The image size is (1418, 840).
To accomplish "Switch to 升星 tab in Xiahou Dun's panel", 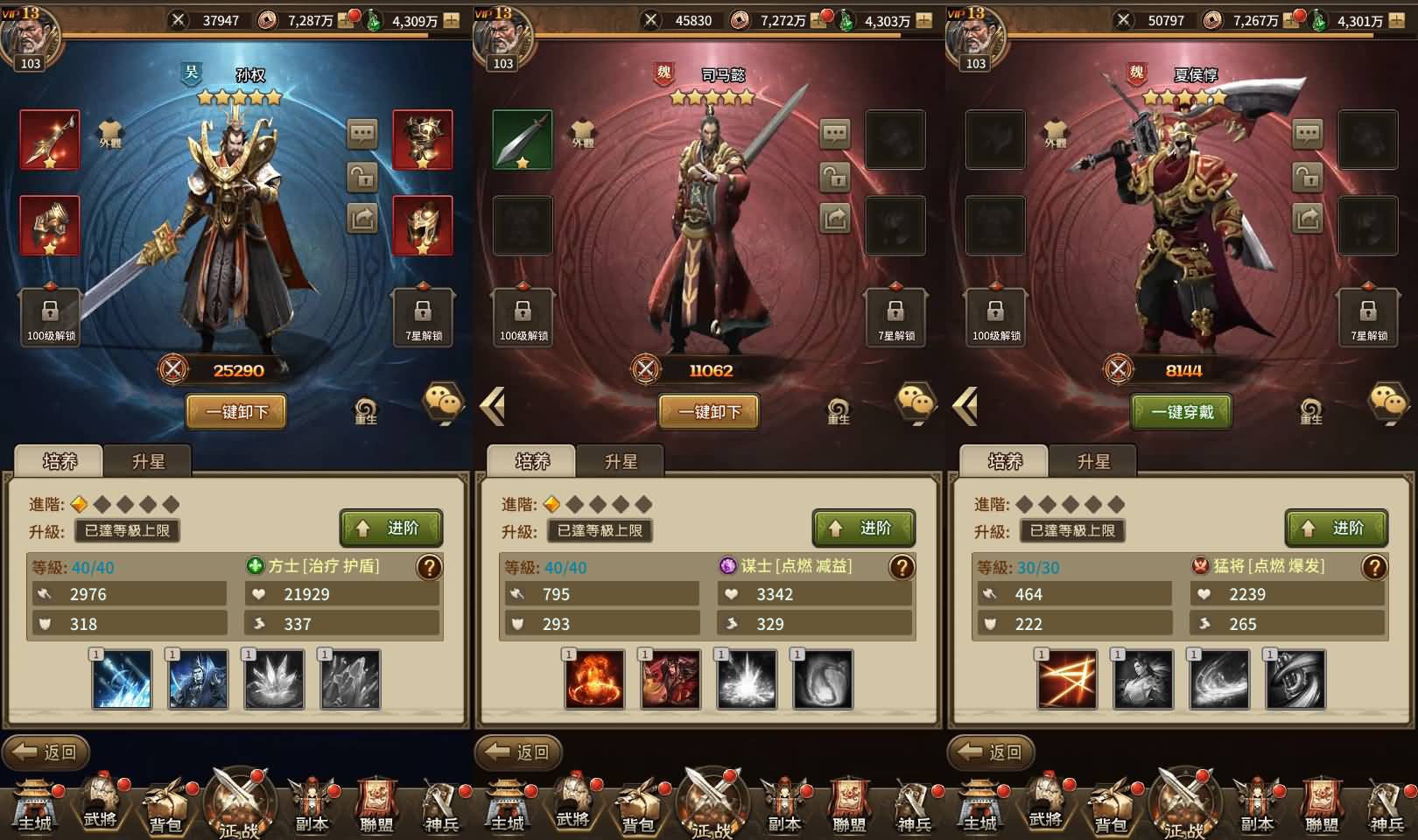I will (x=1093, y=461).
